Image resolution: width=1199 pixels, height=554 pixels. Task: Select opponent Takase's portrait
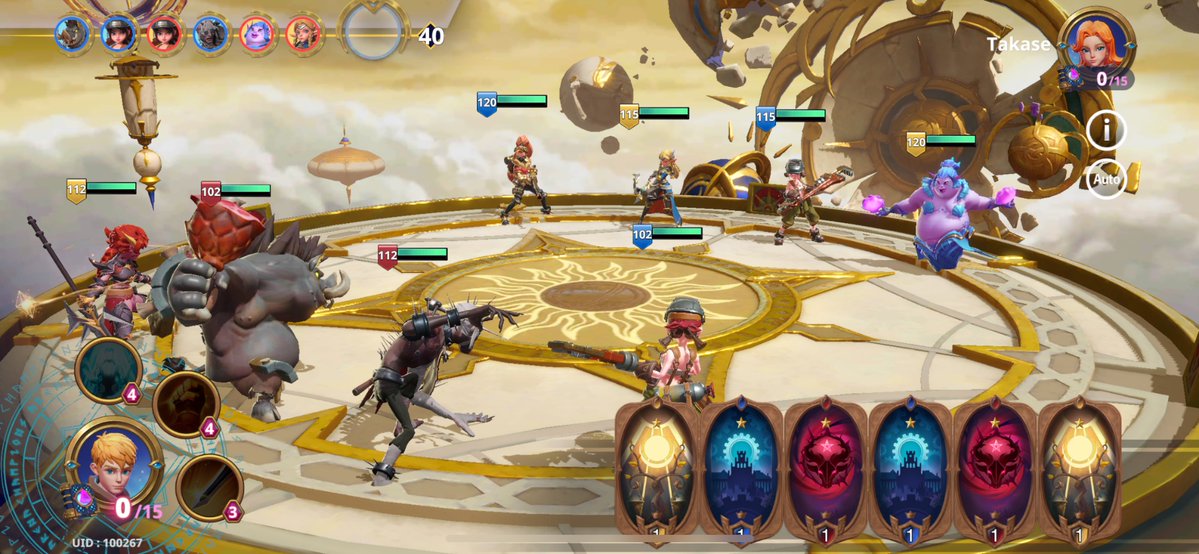pos(1098,40)
